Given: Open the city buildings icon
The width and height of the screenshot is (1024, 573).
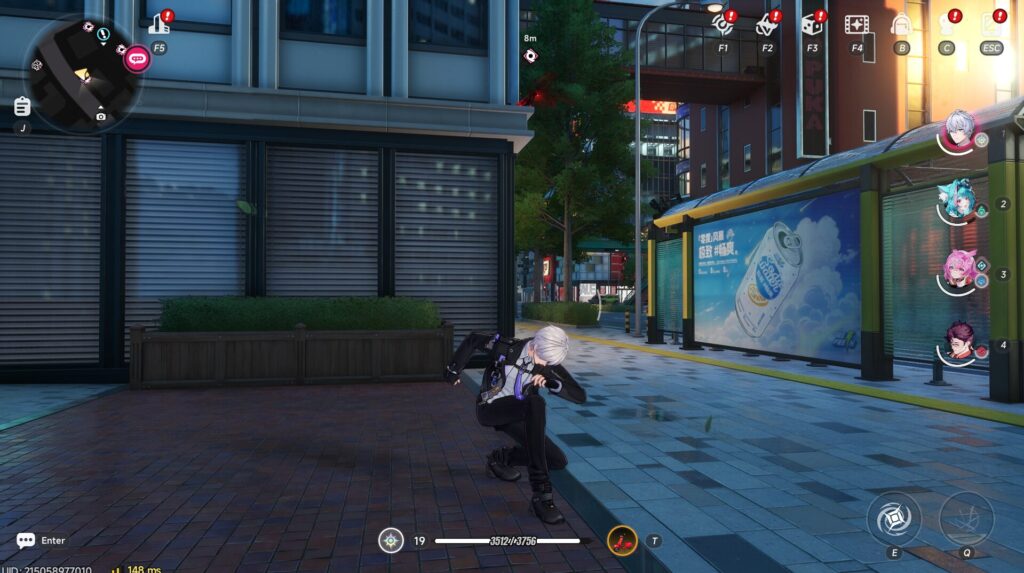Looking at the screenshot, I should (x=158, y=24).
